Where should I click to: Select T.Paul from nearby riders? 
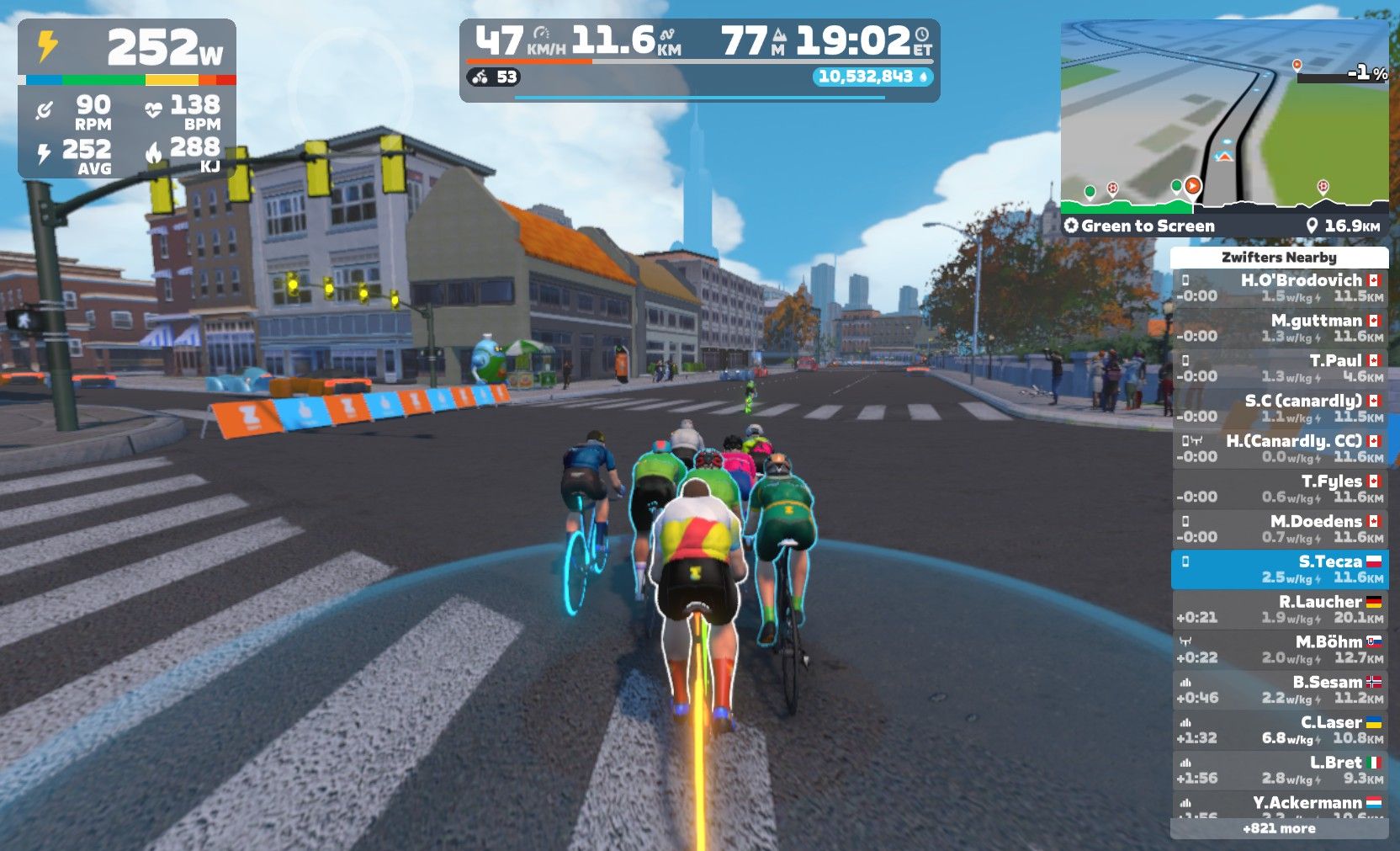click(1279, 368)
